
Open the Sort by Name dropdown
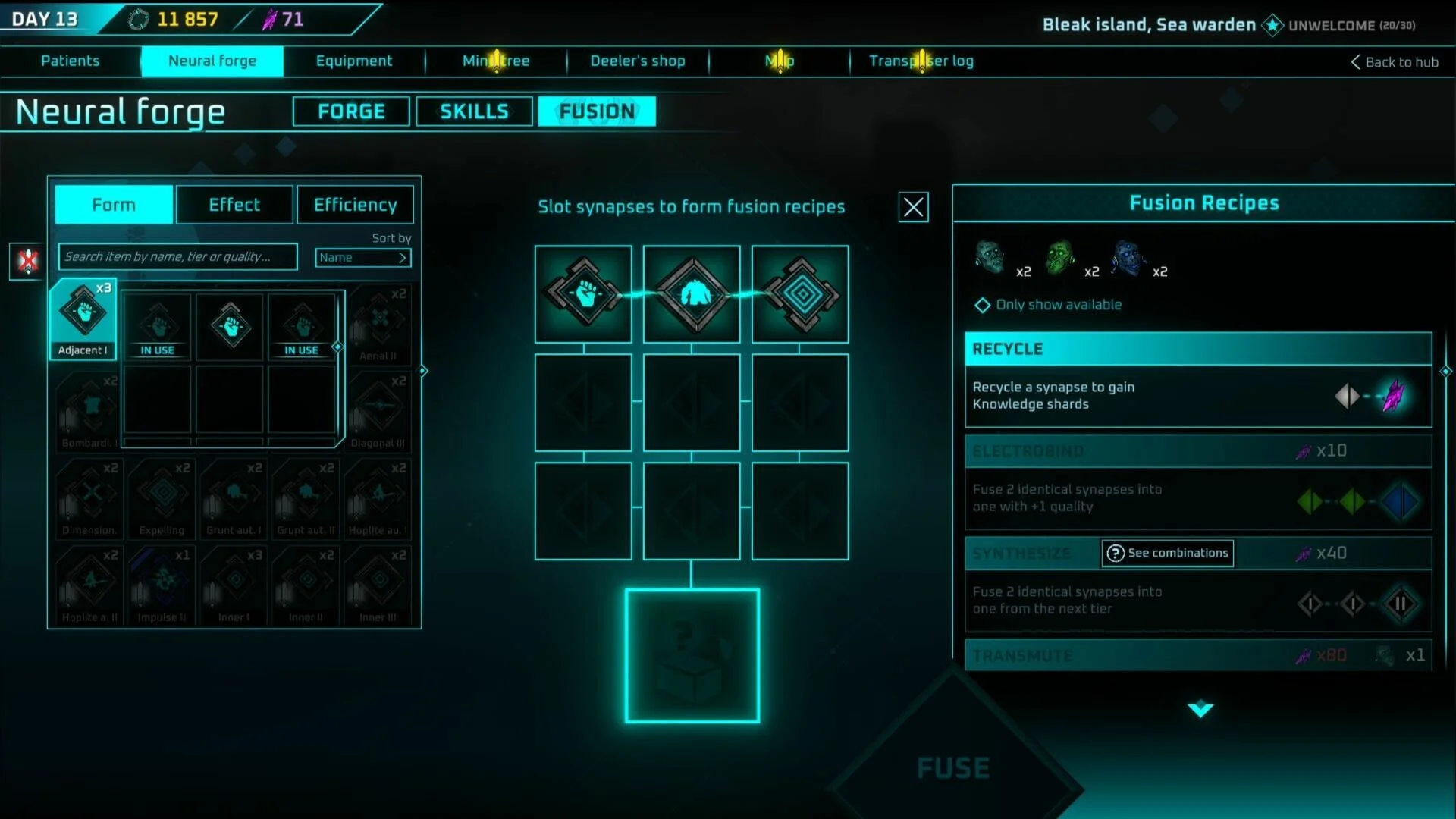pos(363,258)
